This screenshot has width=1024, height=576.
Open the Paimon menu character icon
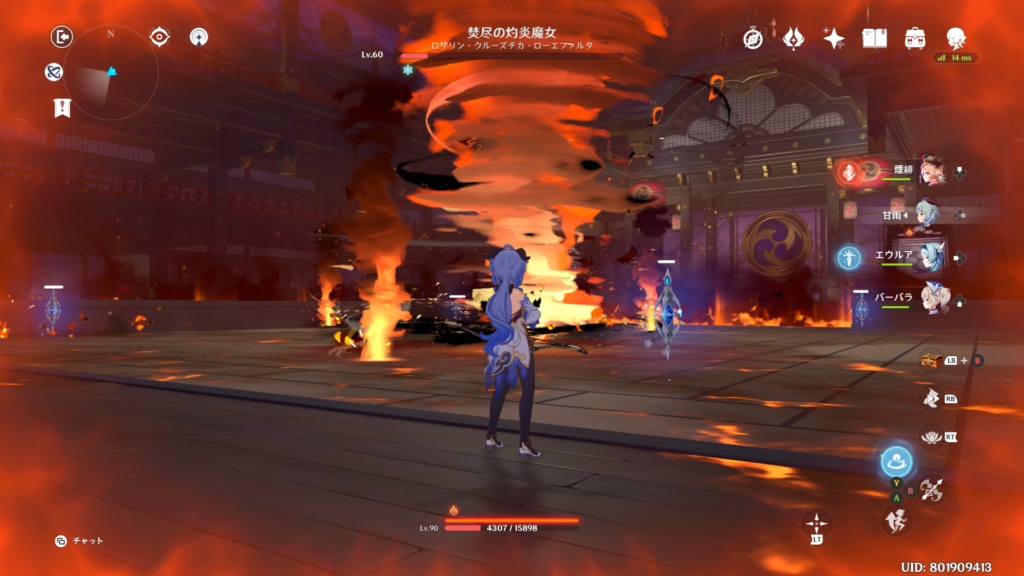956,38
